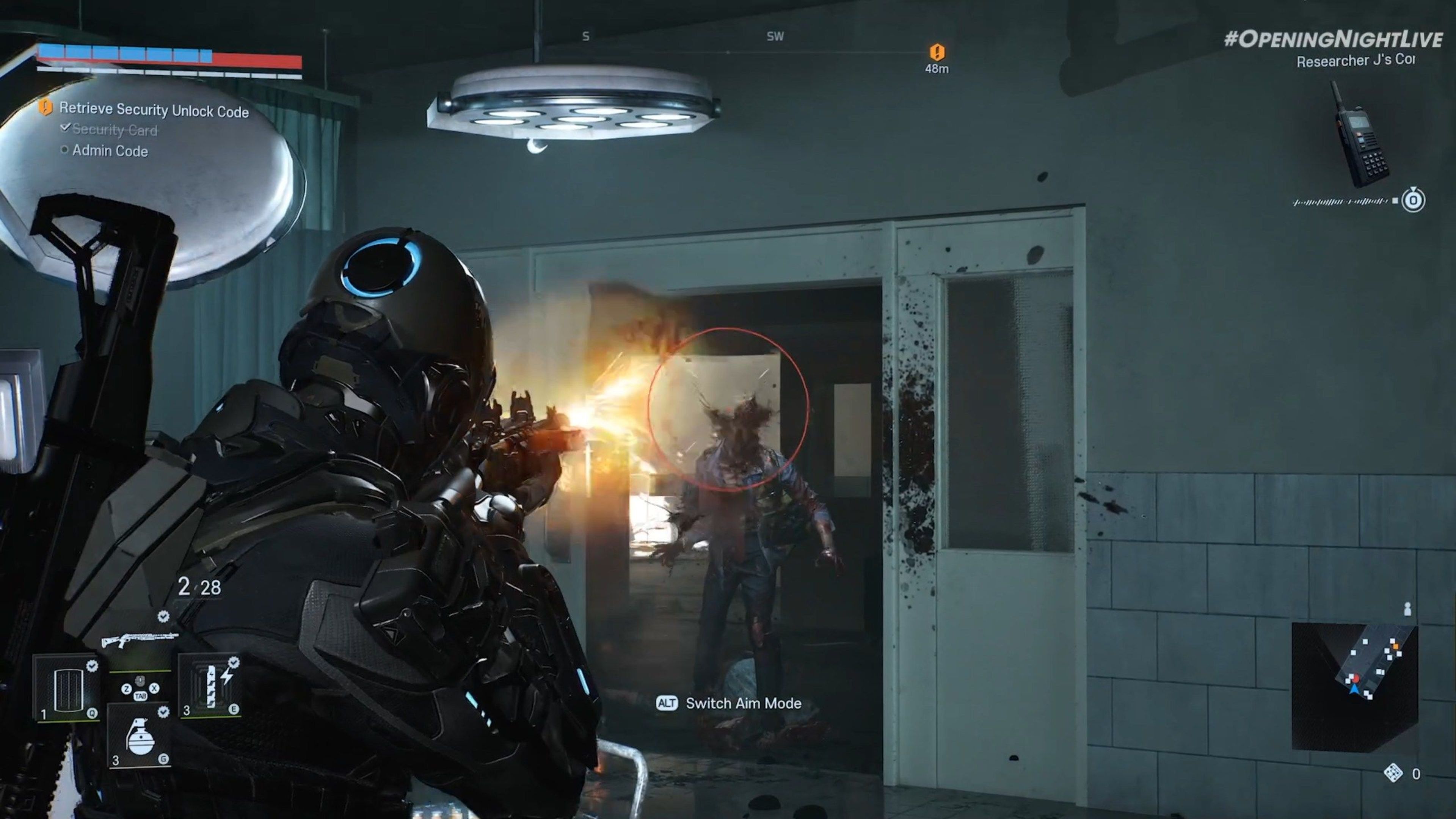Click the player silhouette icon above the minimap
Screen dimensions: 1456x819
tap(1407, 609)
